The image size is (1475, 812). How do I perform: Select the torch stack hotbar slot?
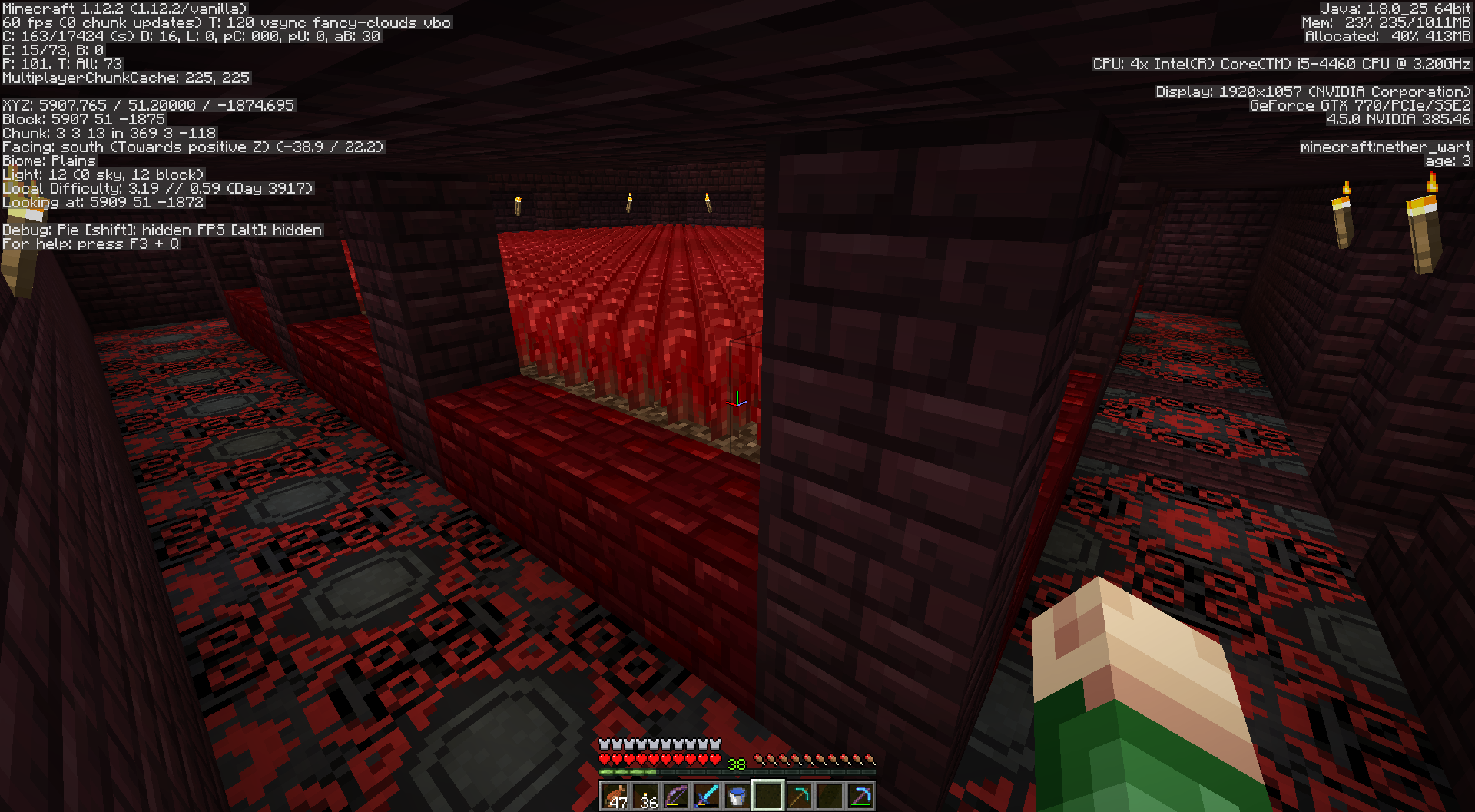pyautogui.click(x=645, y=796)
